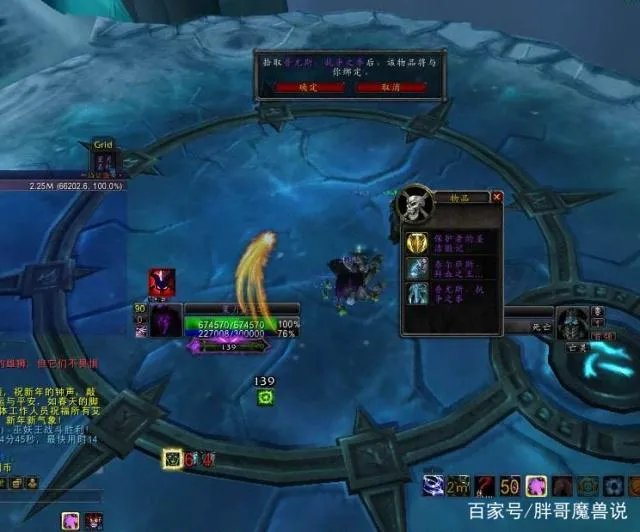This screenshot has height=532, width=640.
Task: Activate the swirling white ability icon
Action: click(434, 486)
